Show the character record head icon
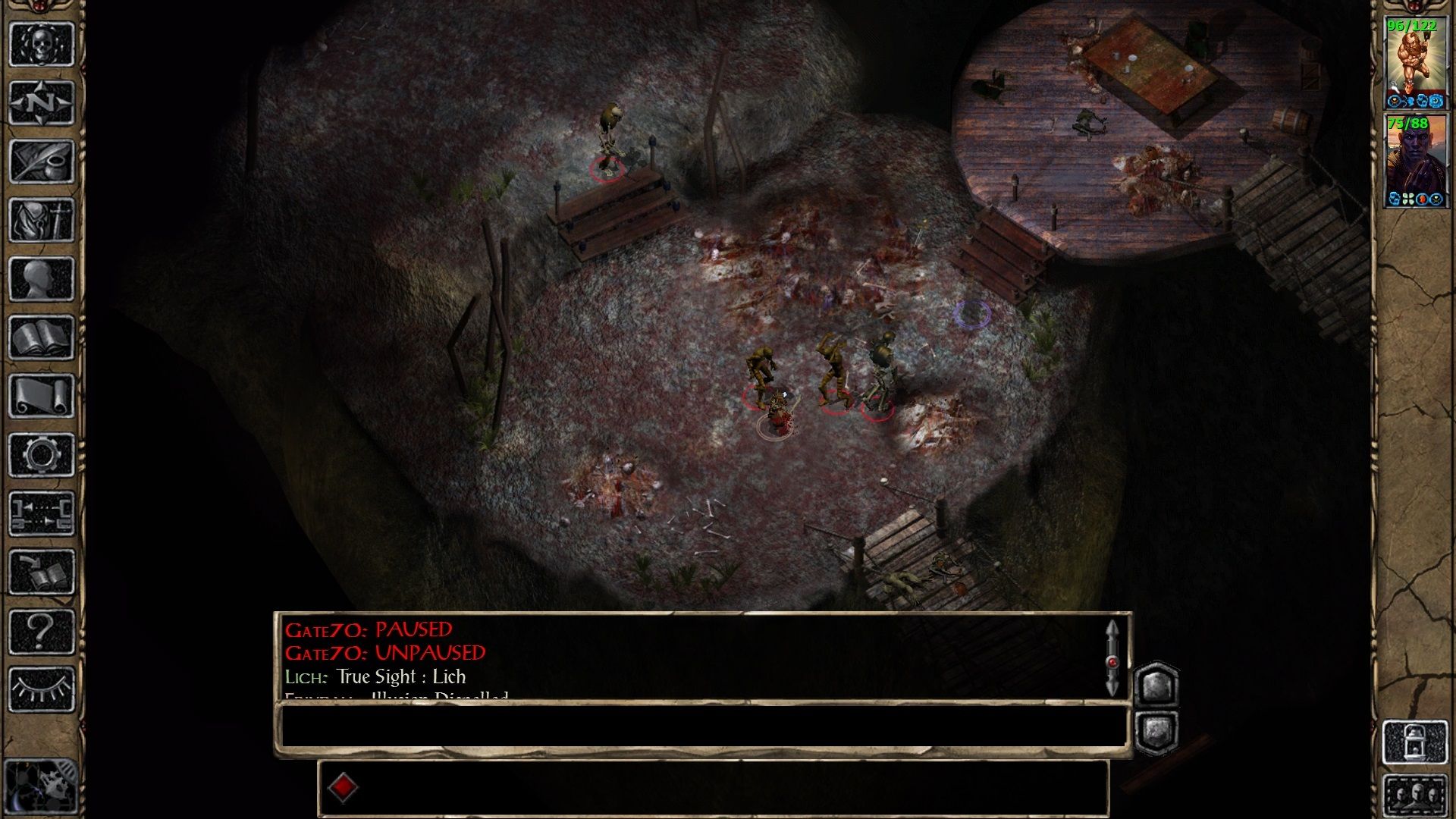The image size is (1456, 819). click(41, 278)
